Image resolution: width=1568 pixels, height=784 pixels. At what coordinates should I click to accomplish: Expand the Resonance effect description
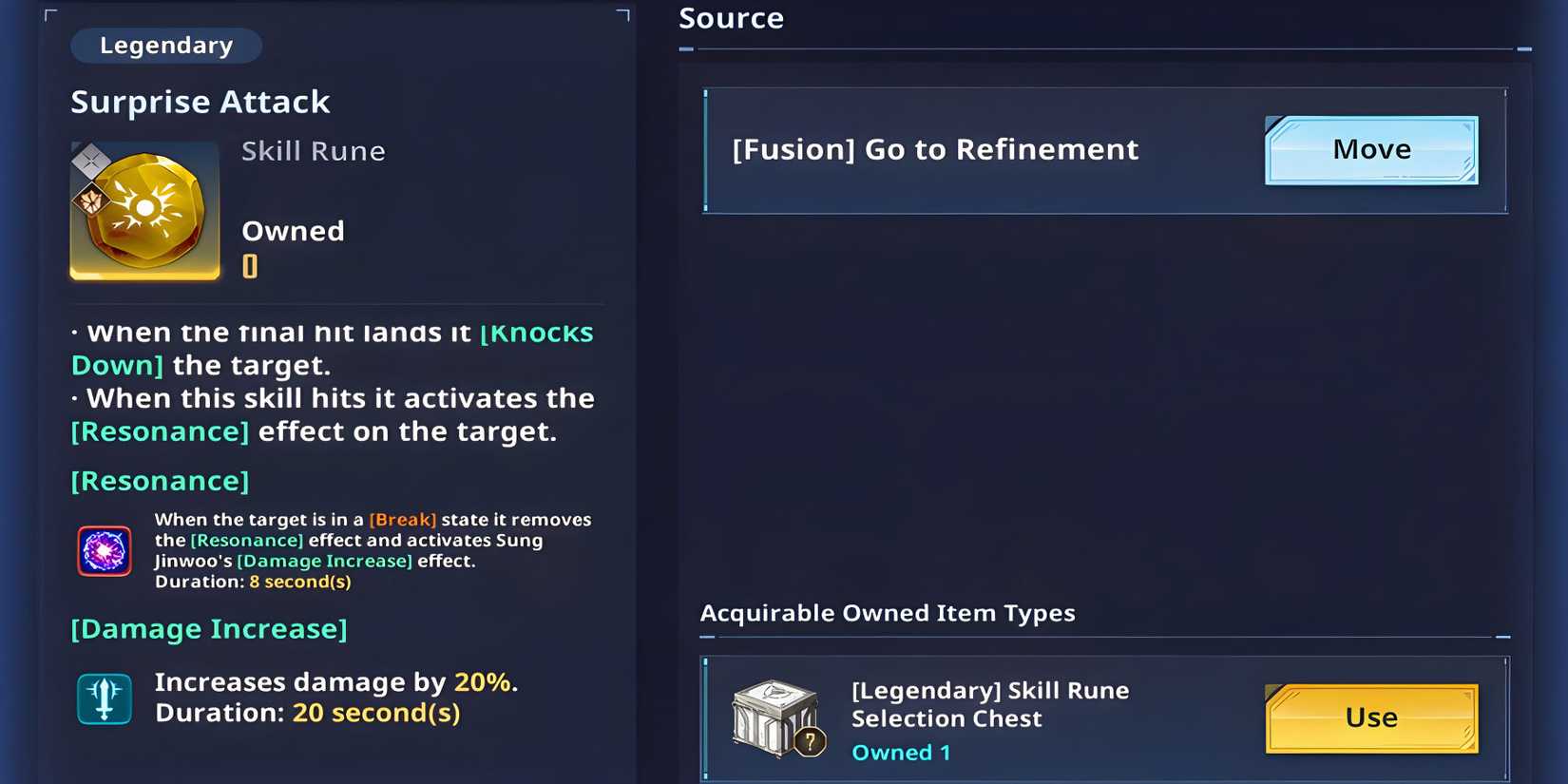(159, 481)
